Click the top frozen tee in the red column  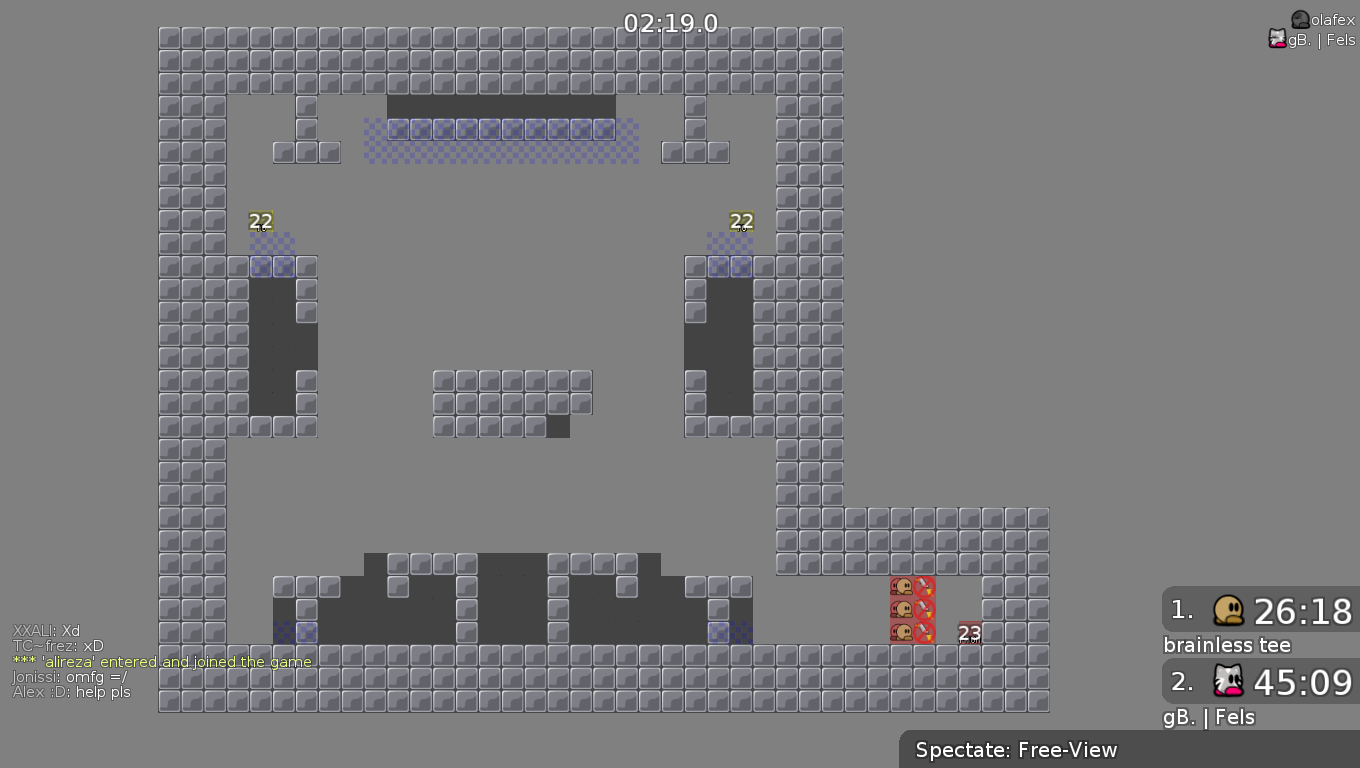pos(903,588)
